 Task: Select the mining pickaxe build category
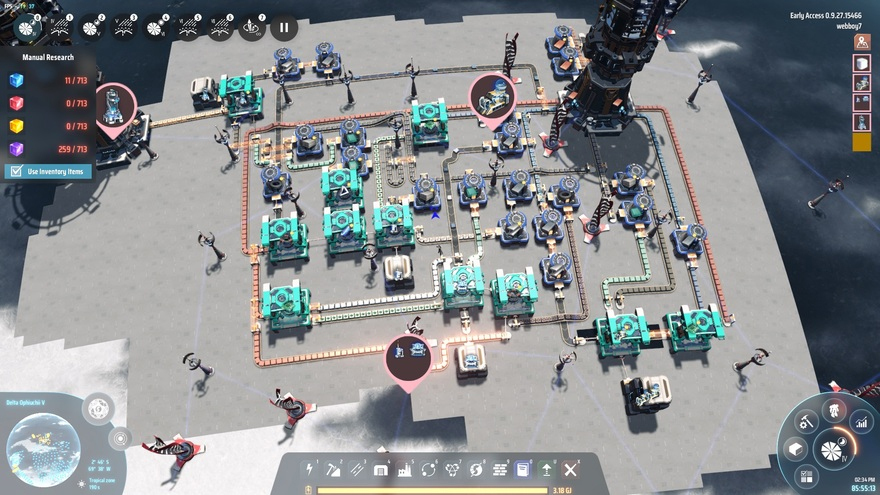(333, 469)
